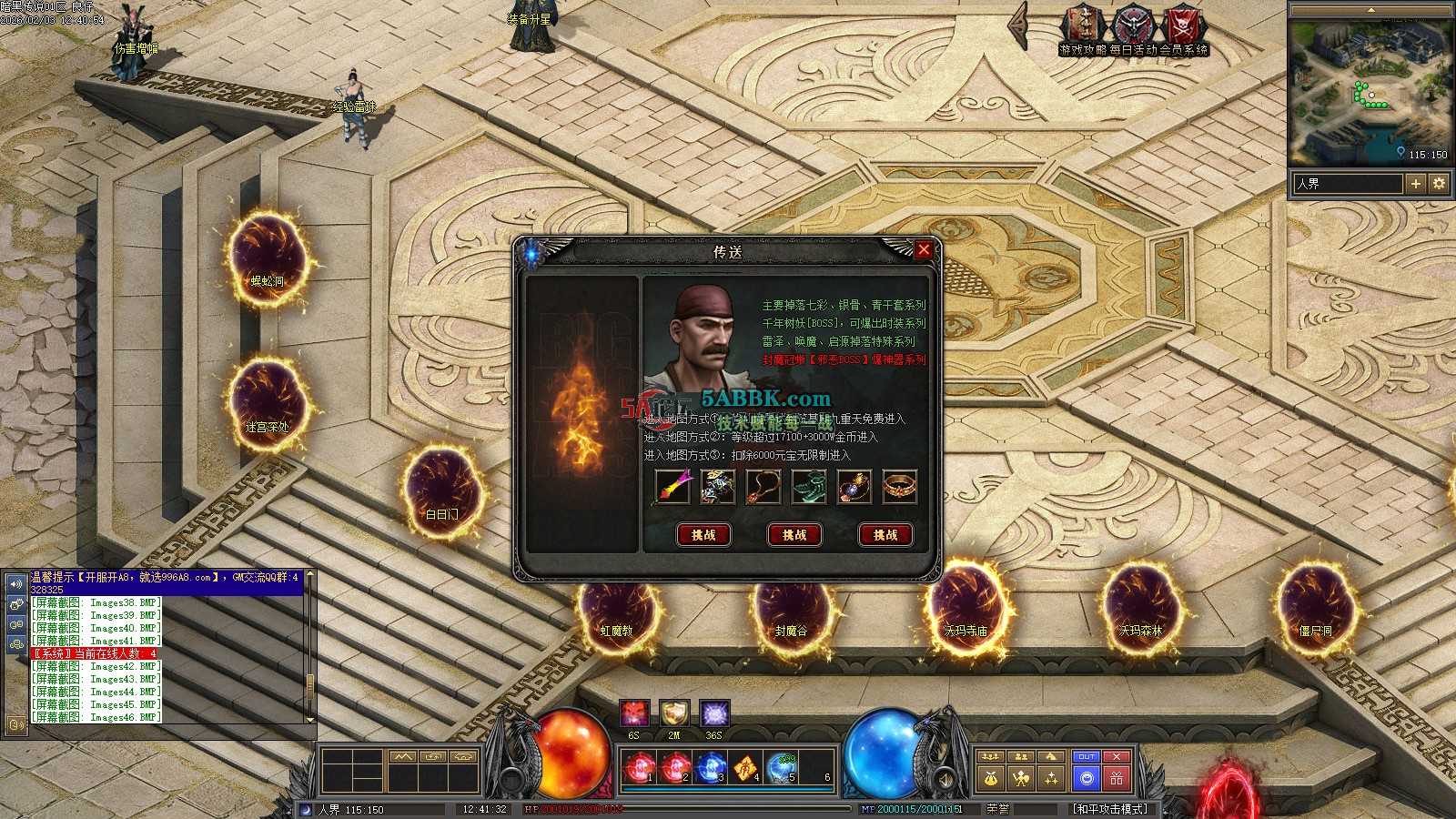Inspect the gold ring reward icon
Image resolution: width=1456 pixels, height=819 pixels.
(x=900, y=487)
